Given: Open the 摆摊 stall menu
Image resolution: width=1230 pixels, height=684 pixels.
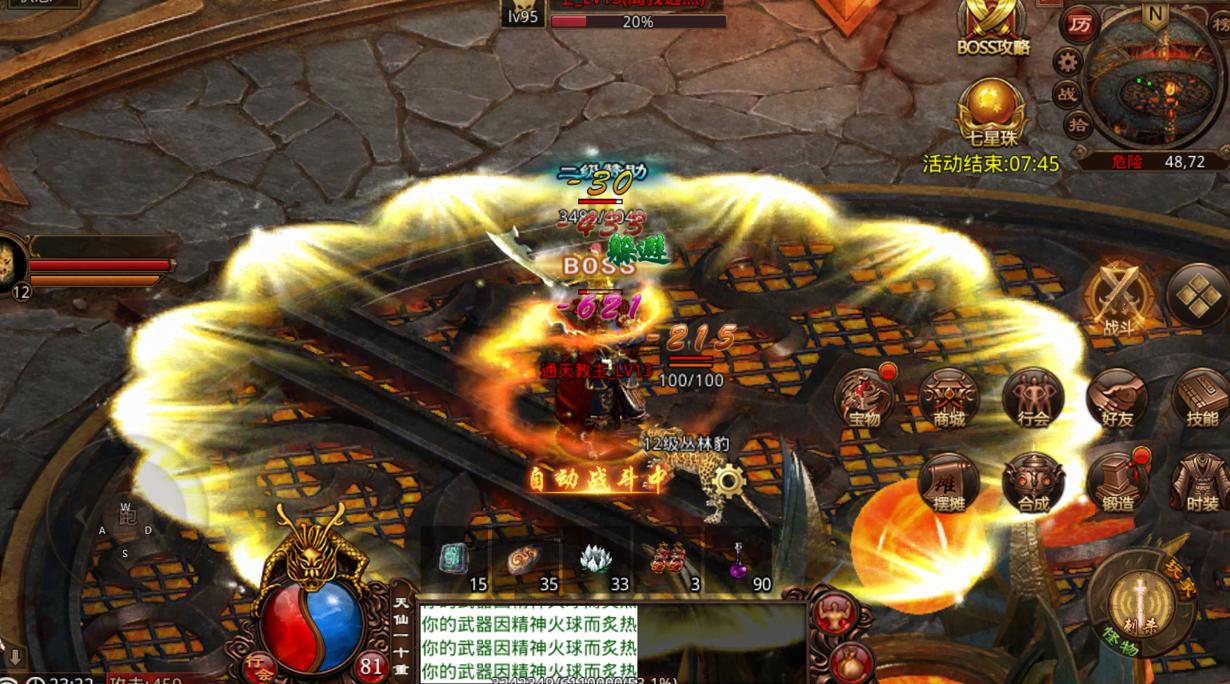Looking at the screenshot, I should coord(948,483).
